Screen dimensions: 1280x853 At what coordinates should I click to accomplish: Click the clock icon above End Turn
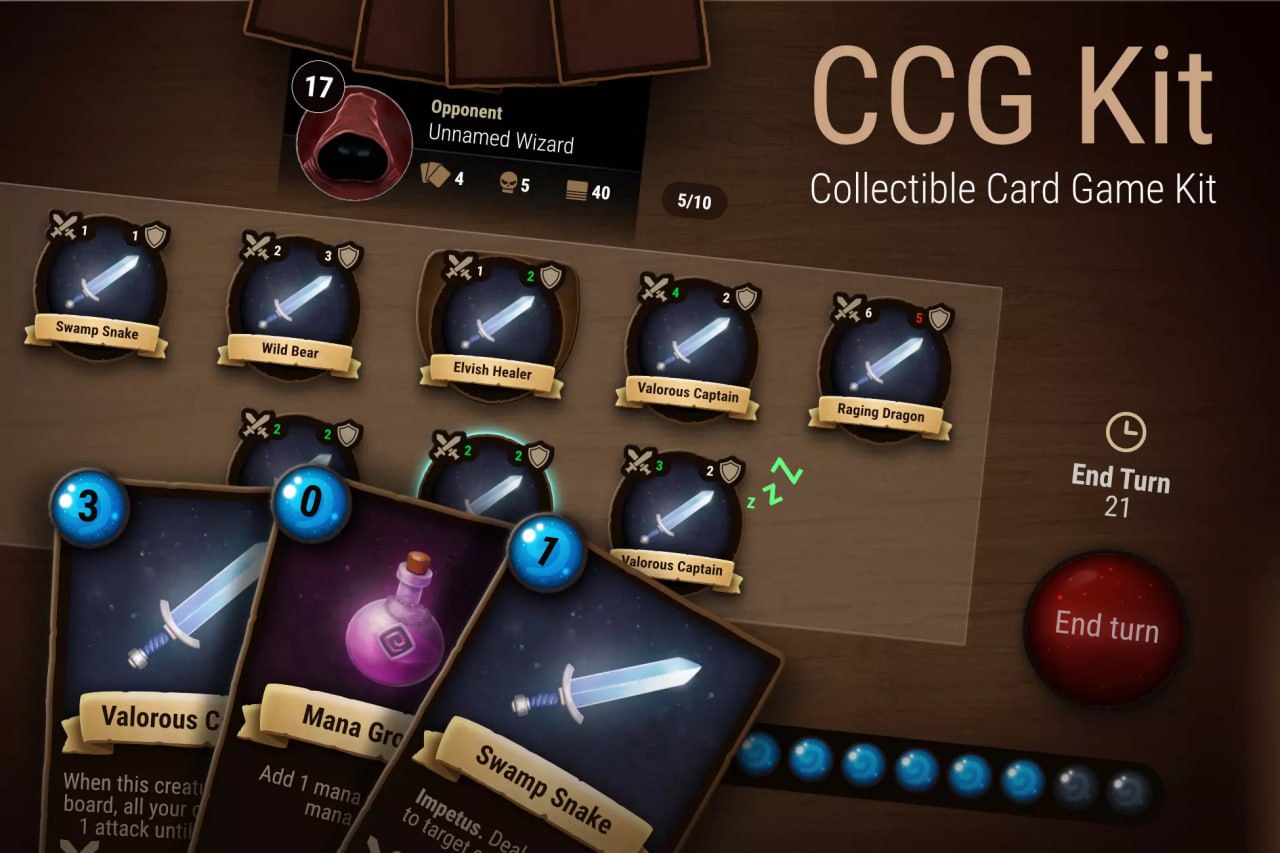(x=1128, y=432)
